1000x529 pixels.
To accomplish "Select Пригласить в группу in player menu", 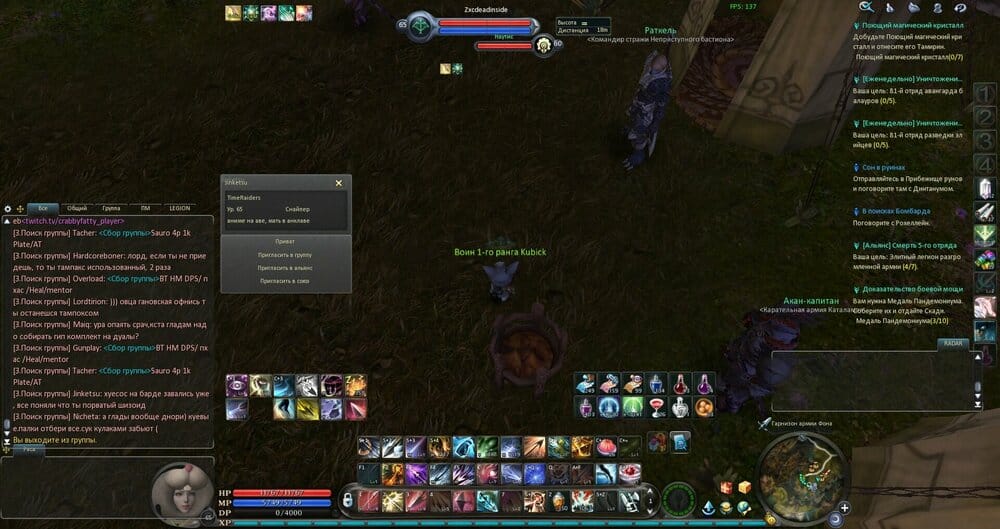I will 285,255.
